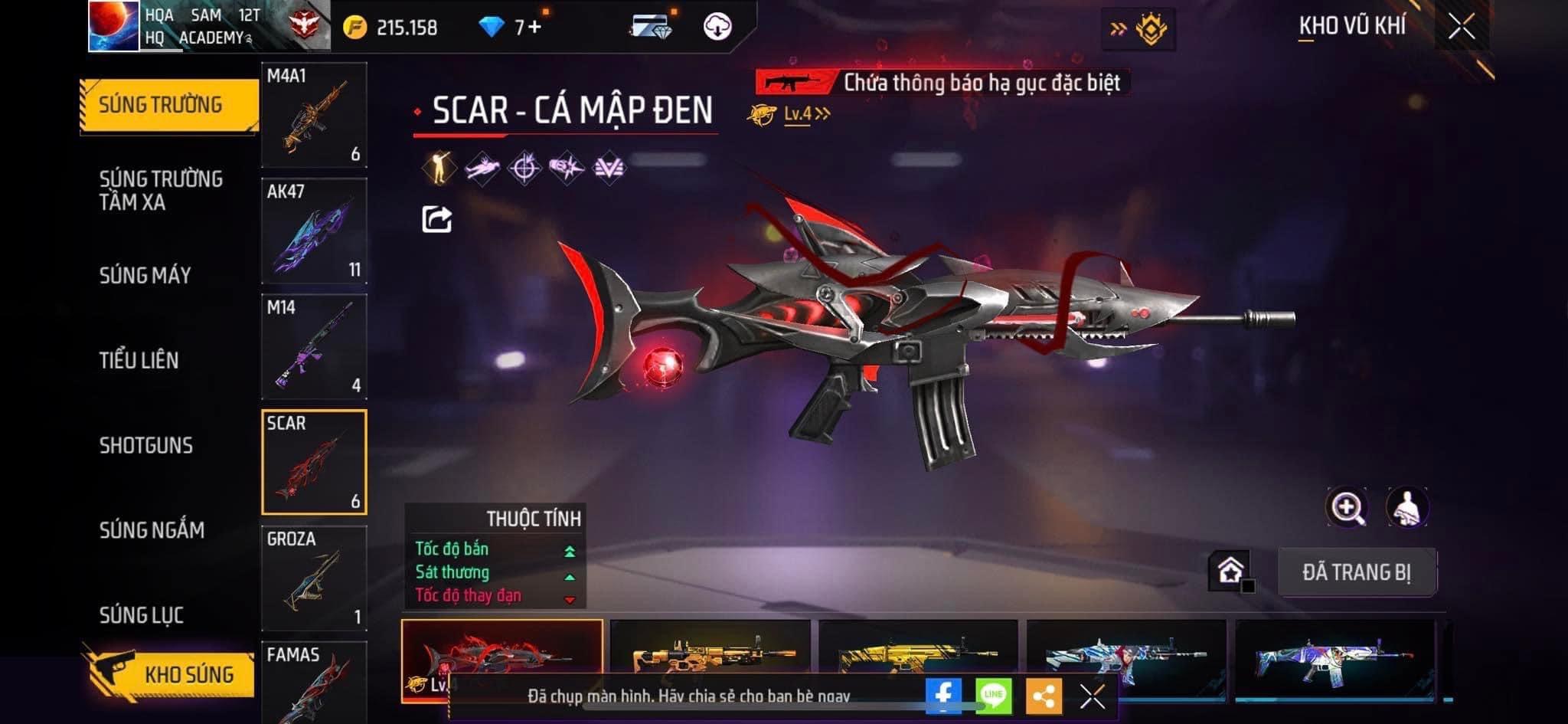Share the SCAR skin via share arrow icon

[x=436, y=220]
